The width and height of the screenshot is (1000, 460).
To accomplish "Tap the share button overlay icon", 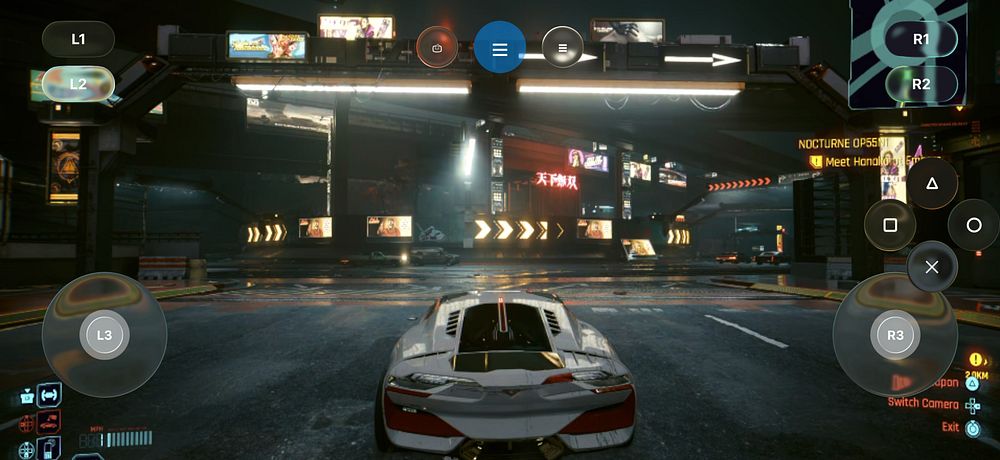I will (x=437, y=47).
